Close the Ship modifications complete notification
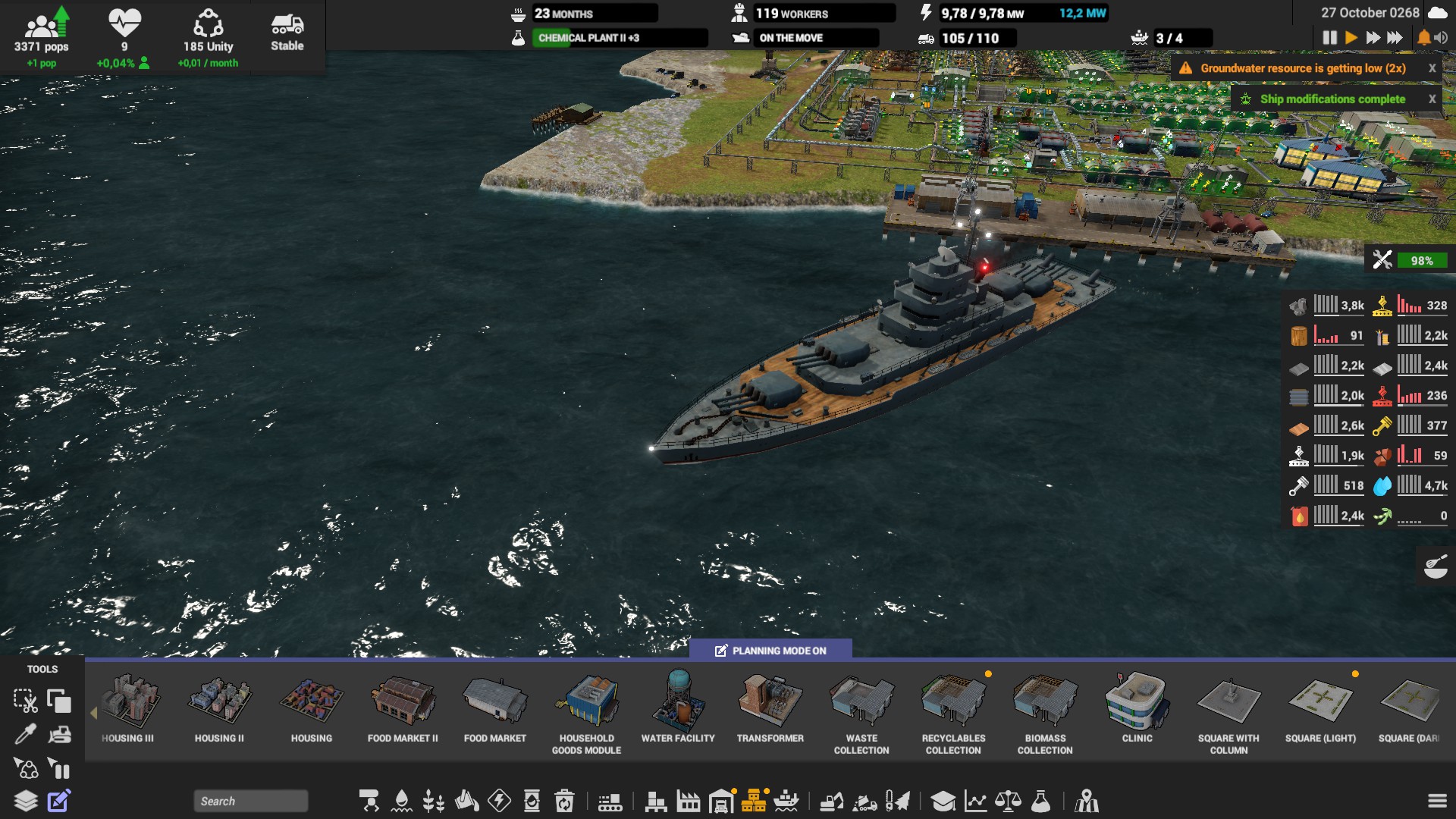The image size is (1456, 819). click(x=1432, y=99)
